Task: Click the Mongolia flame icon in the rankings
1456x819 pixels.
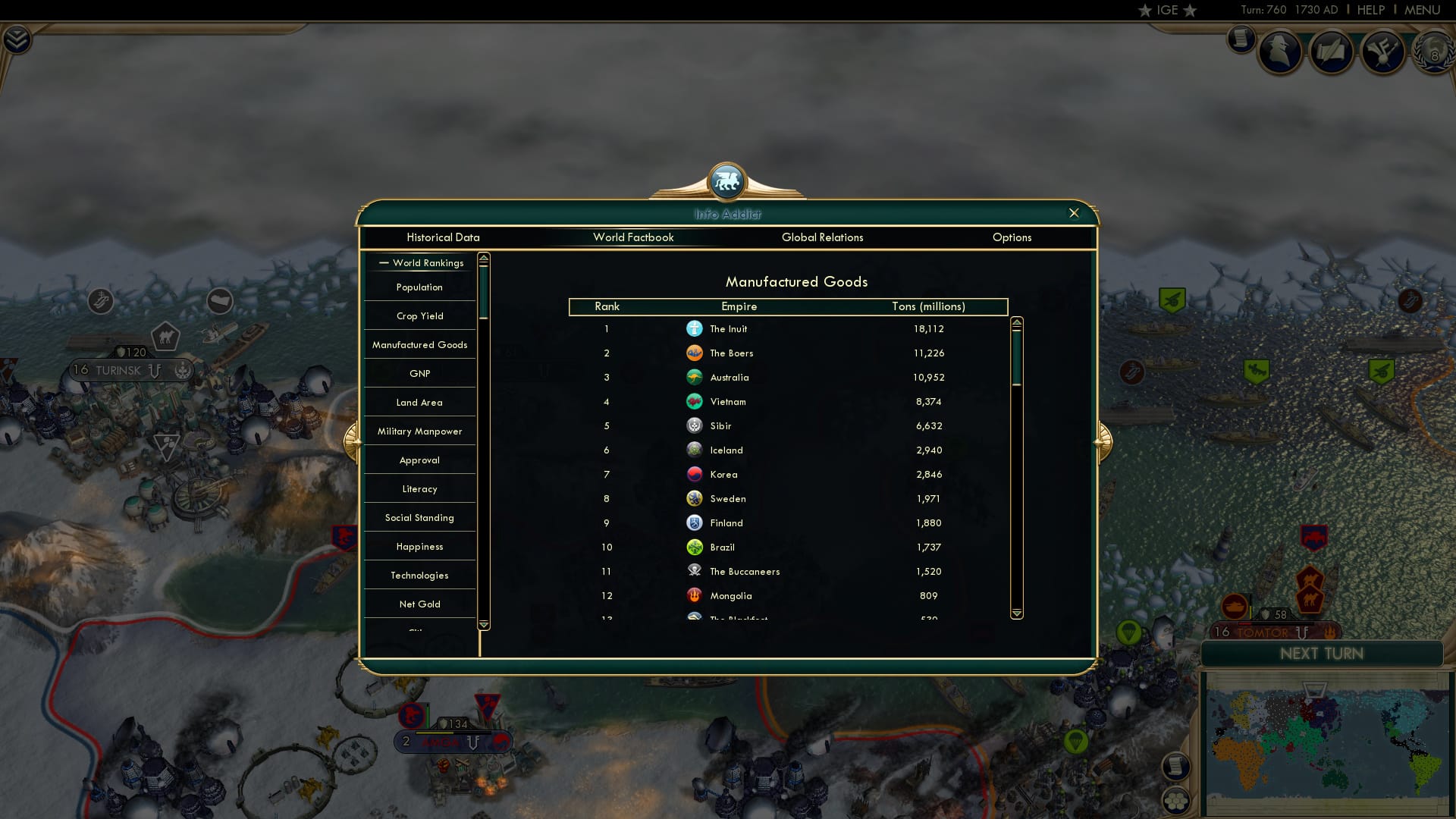Action: (x=695, y=595)
